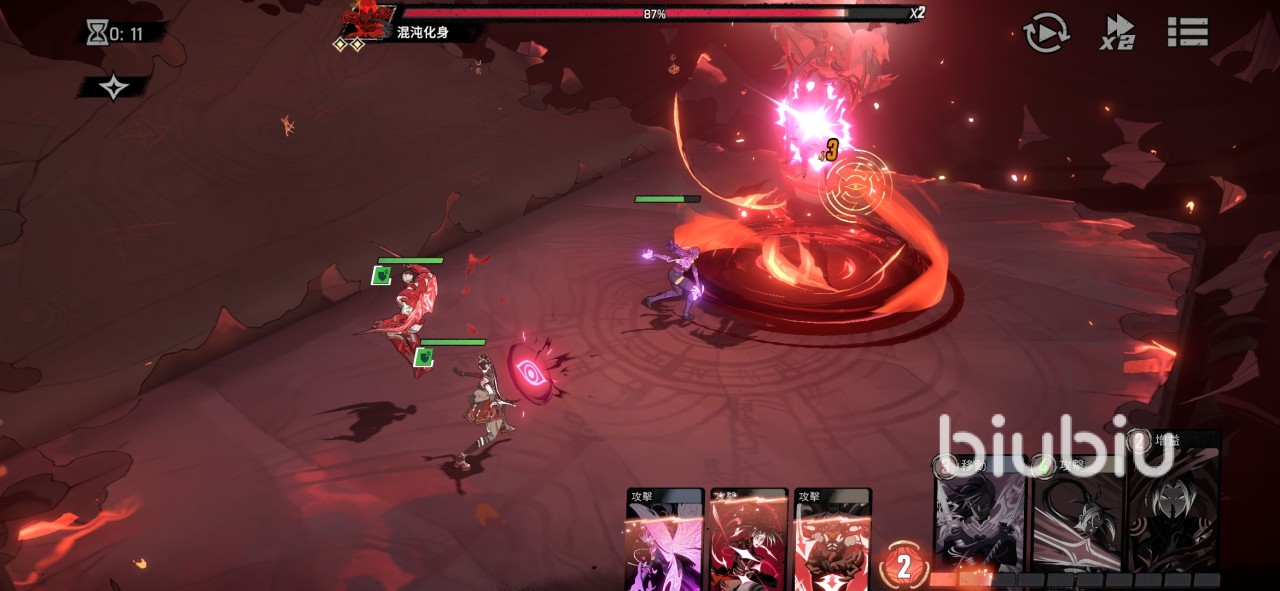Screen dimensions: 1280x591
Task: Choose the greyed-out 增益 buff card
Action: (x=1174, y=505)
